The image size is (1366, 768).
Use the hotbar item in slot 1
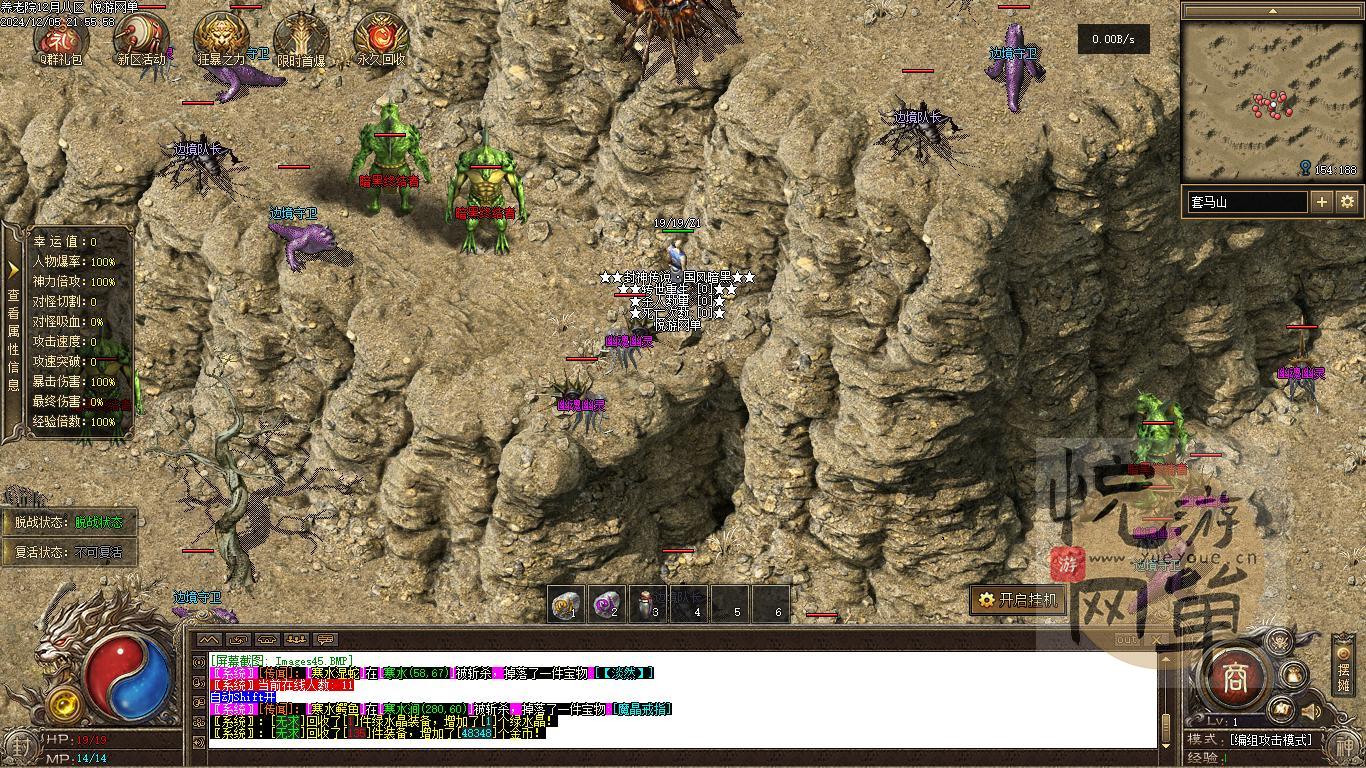point(567,604)
